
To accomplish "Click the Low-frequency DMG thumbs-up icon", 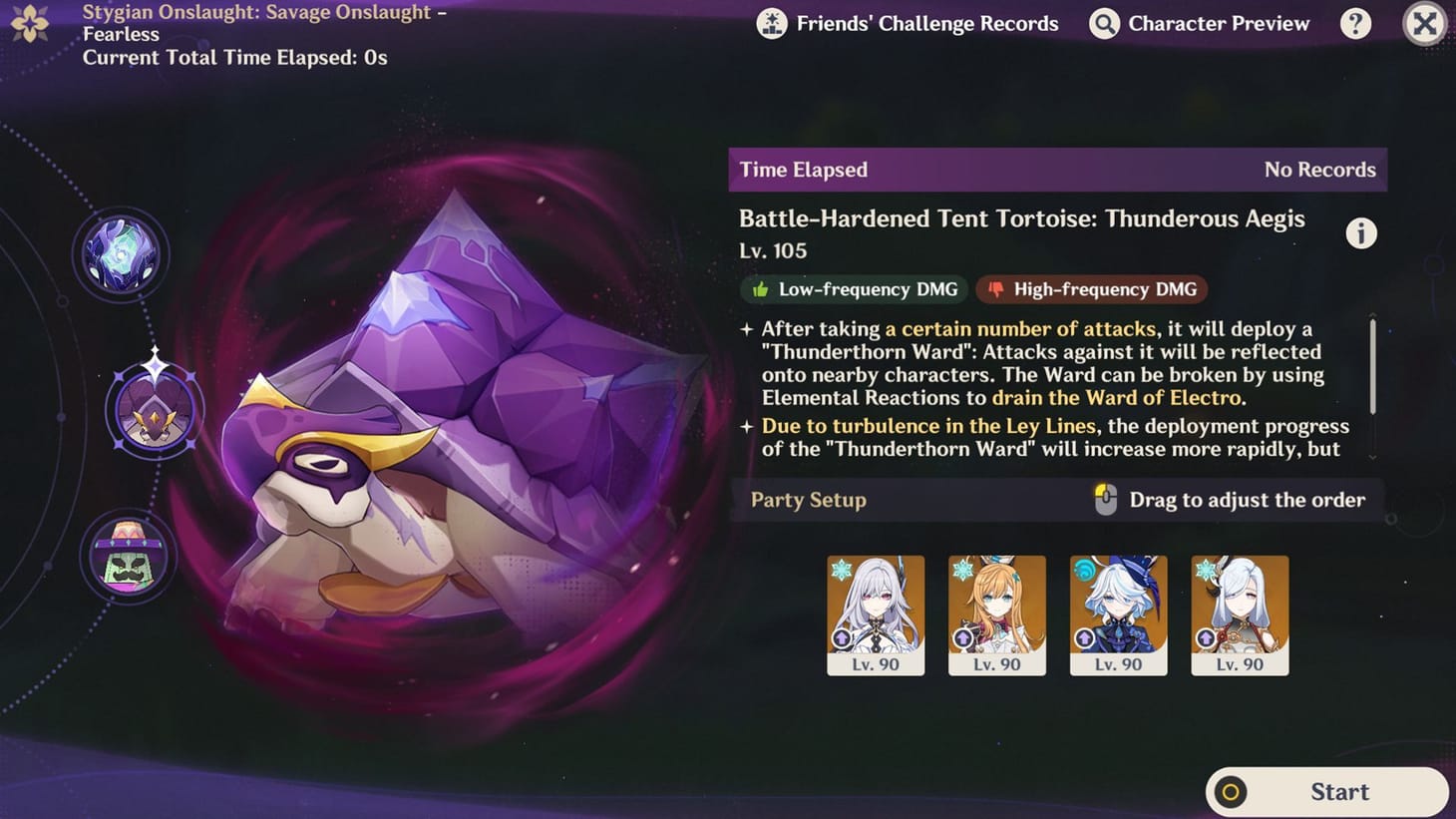I will coord(760,289).
